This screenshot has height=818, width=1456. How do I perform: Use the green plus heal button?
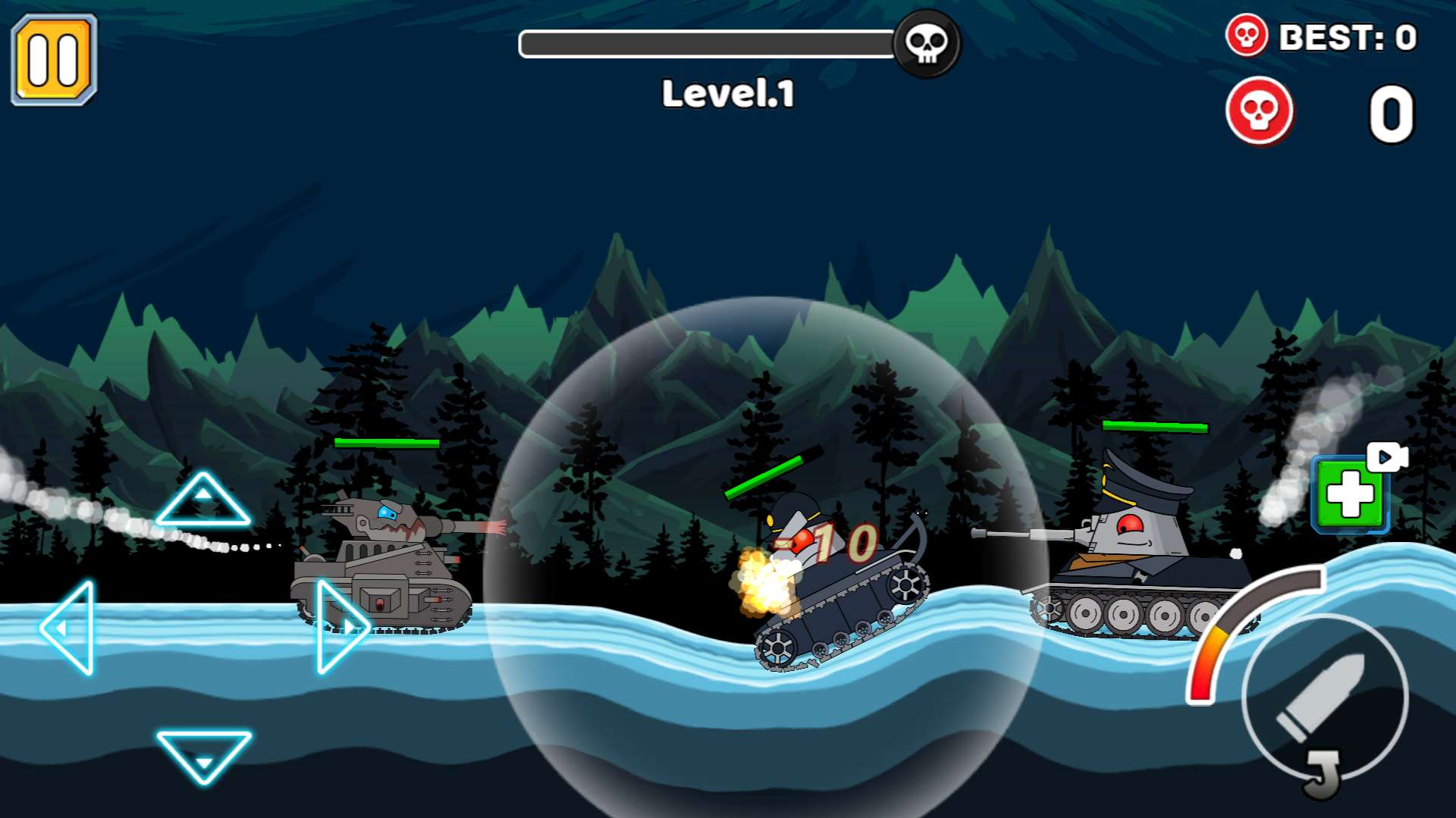(x=1349, y=496)
